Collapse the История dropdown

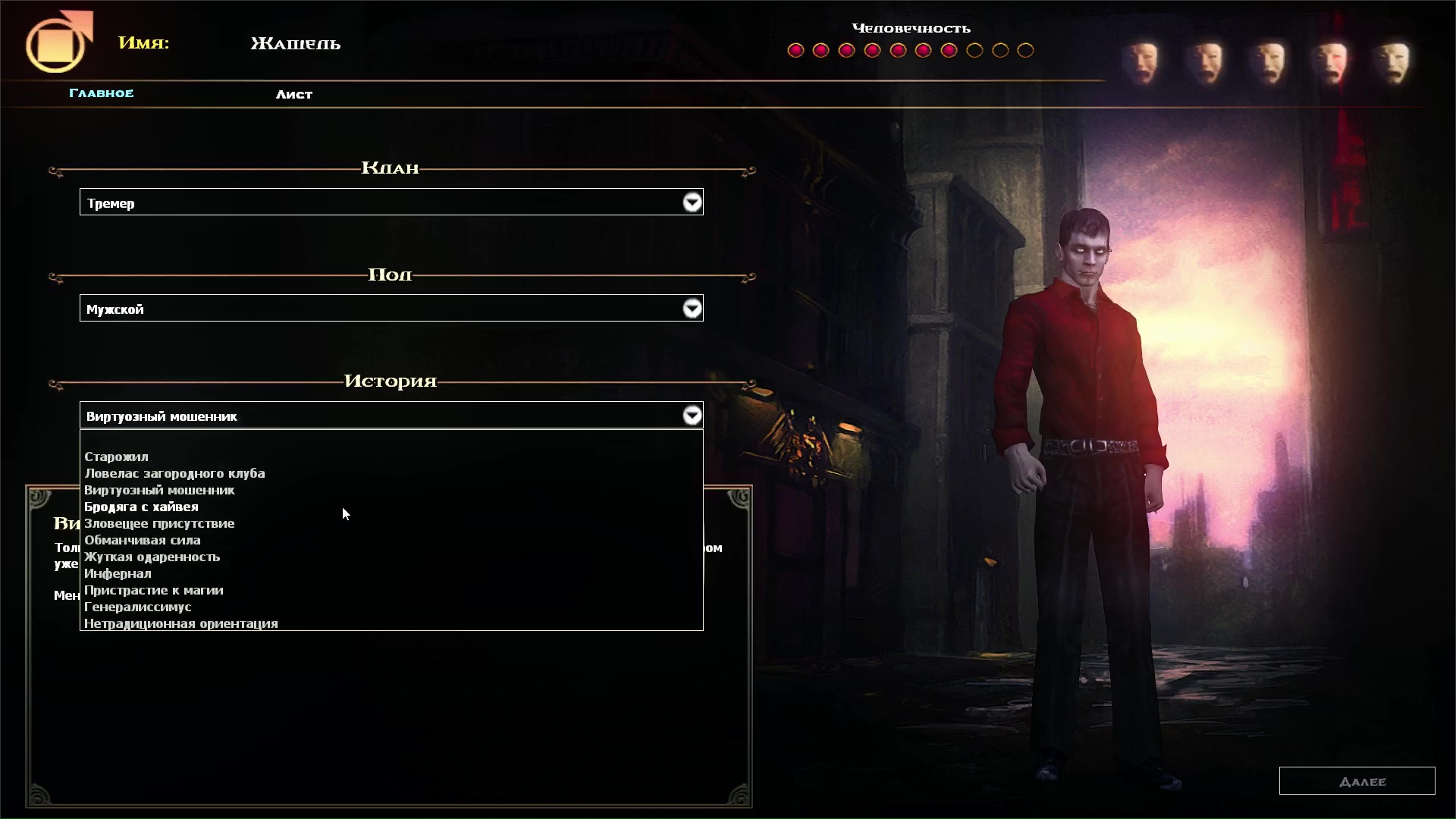(x=692, y=416)
